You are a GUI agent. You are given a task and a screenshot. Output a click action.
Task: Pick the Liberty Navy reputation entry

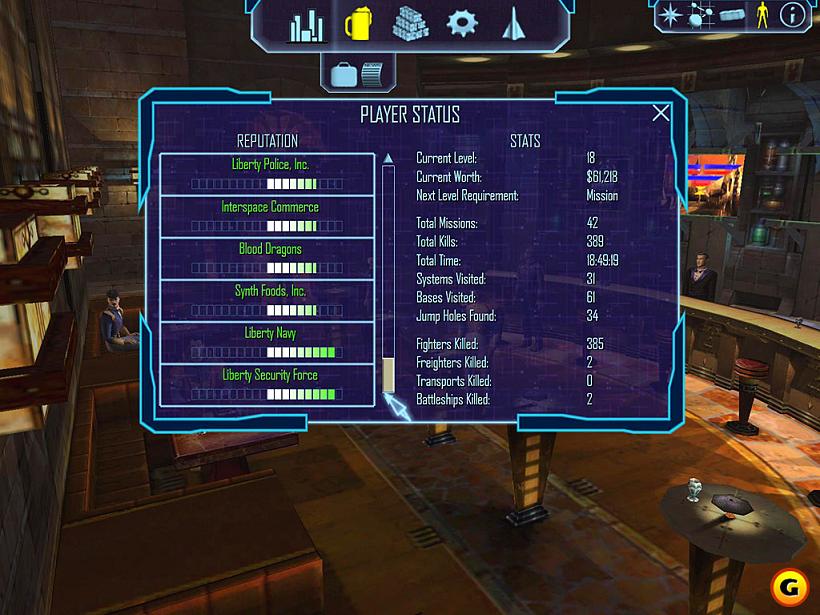tap(266, 342)
